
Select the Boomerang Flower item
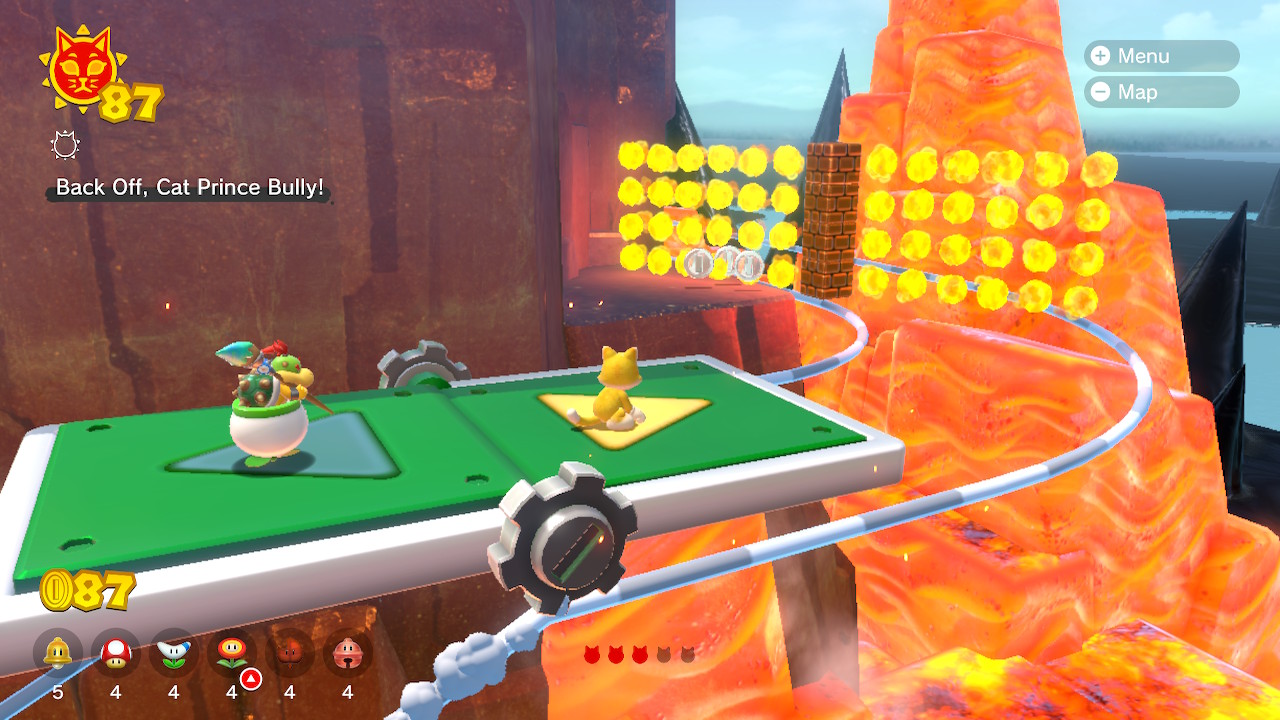click(174, 654)
